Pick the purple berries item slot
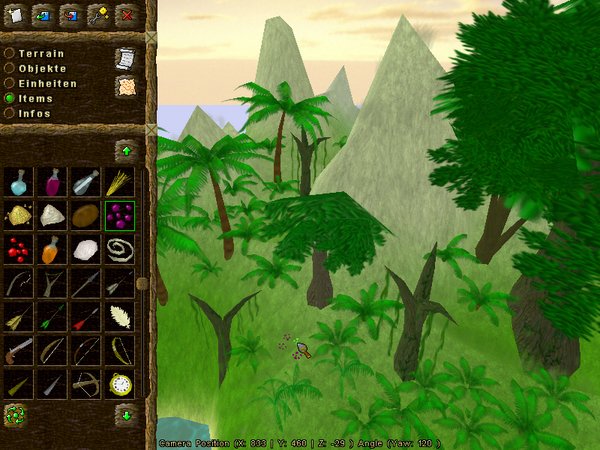The image size is (600, 450). tap(119, 215)
